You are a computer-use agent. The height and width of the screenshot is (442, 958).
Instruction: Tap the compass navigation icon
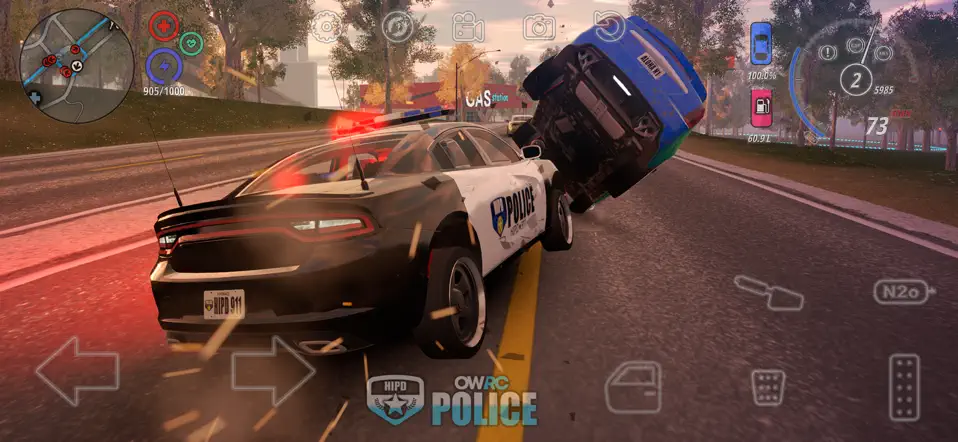(x=397, y=26)
